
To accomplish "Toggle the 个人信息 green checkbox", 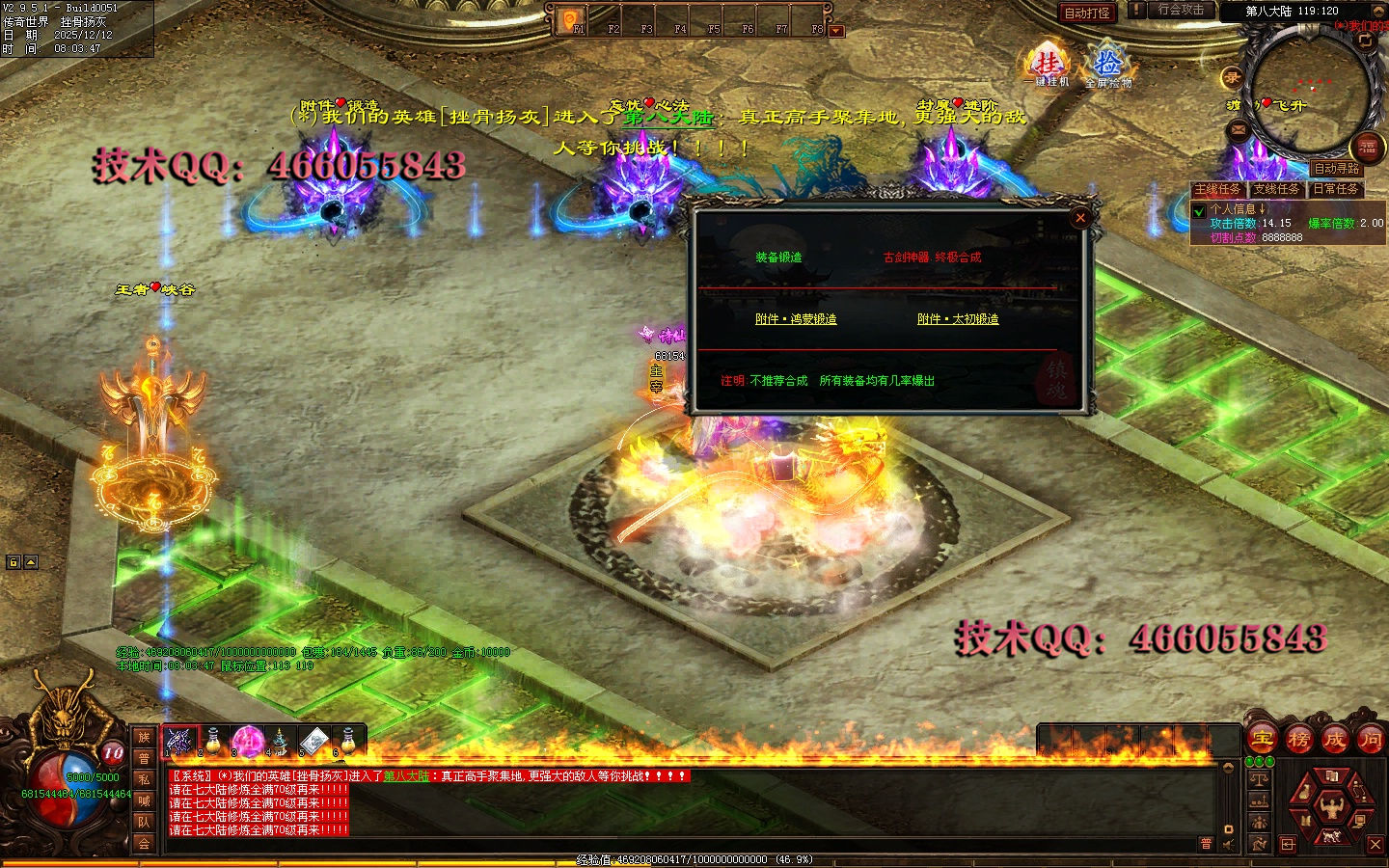I will (1199, 210).
